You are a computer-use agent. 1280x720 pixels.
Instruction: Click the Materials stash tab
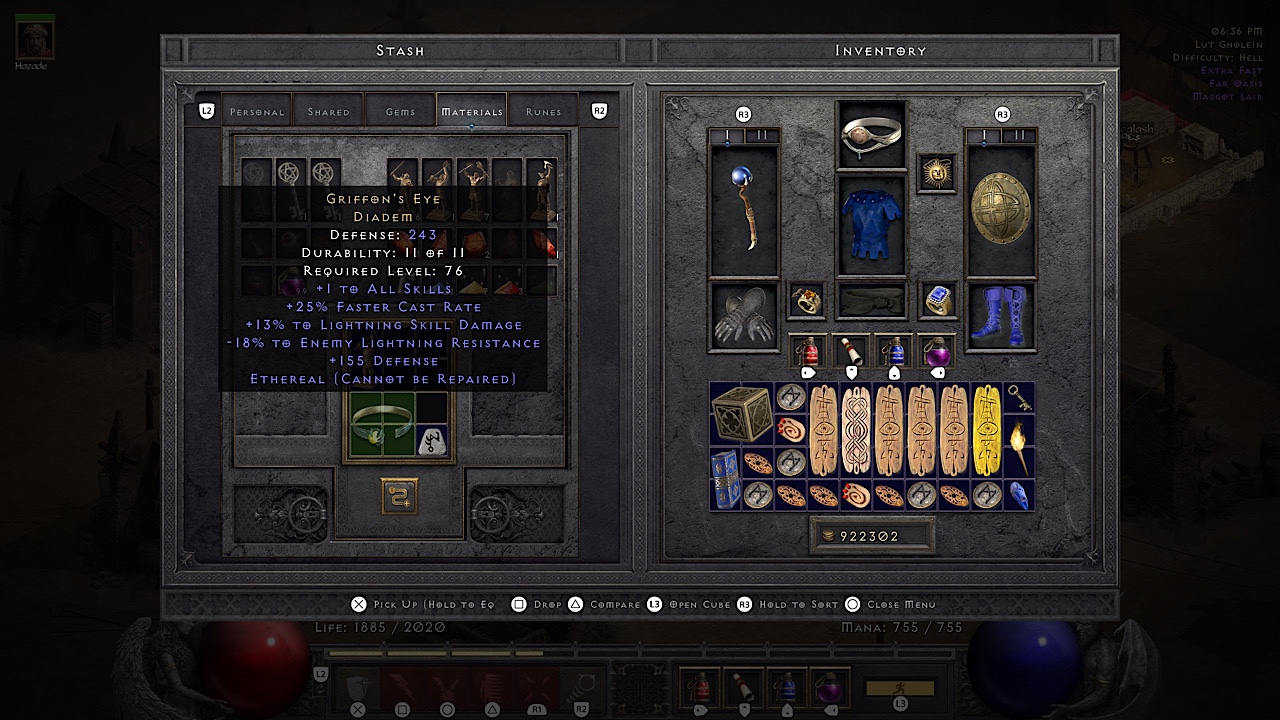[x=472, y=112]
